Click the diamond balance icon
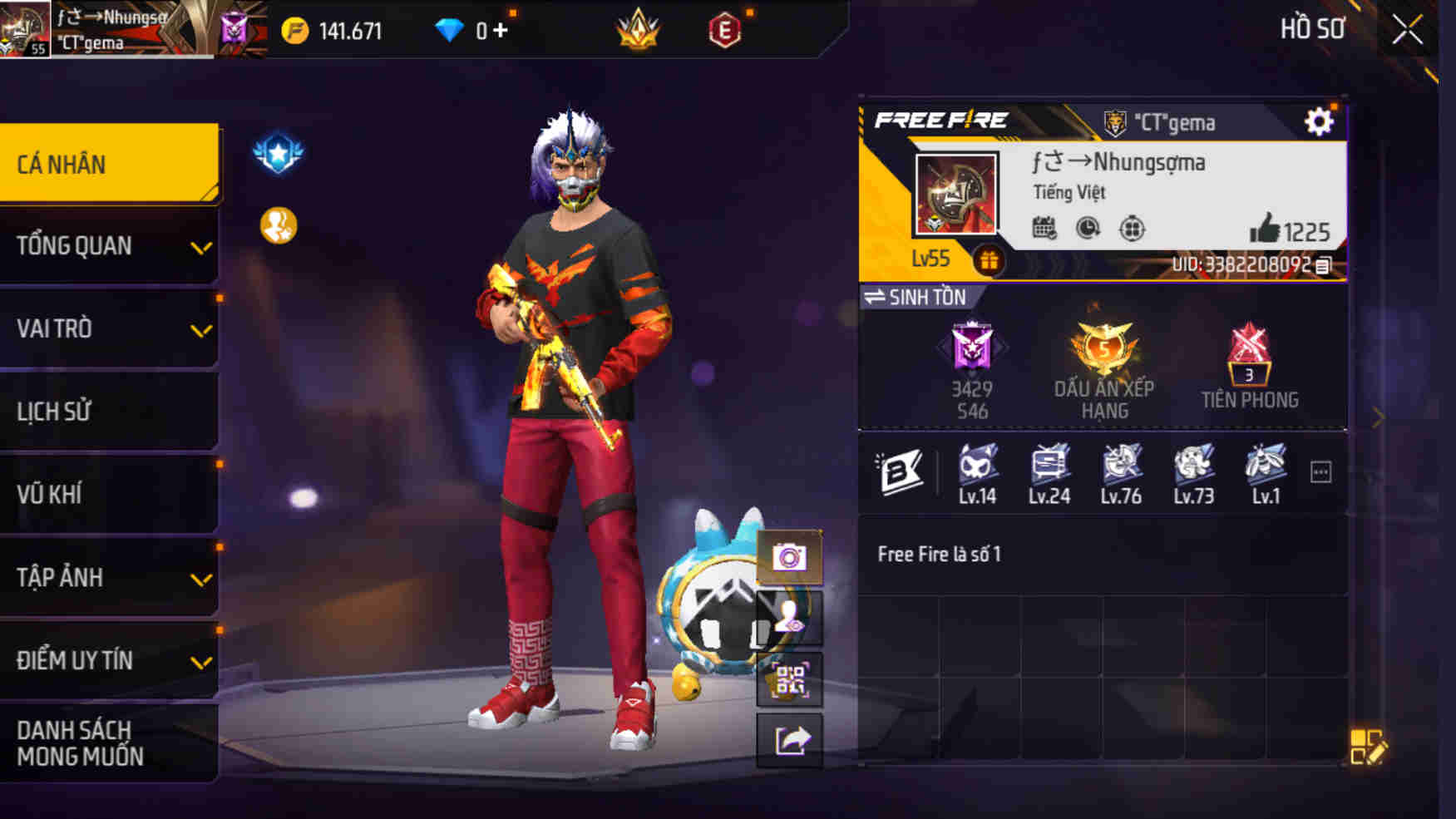The width and height of the screenshot is (1456, 819). [x=450, y=30]
